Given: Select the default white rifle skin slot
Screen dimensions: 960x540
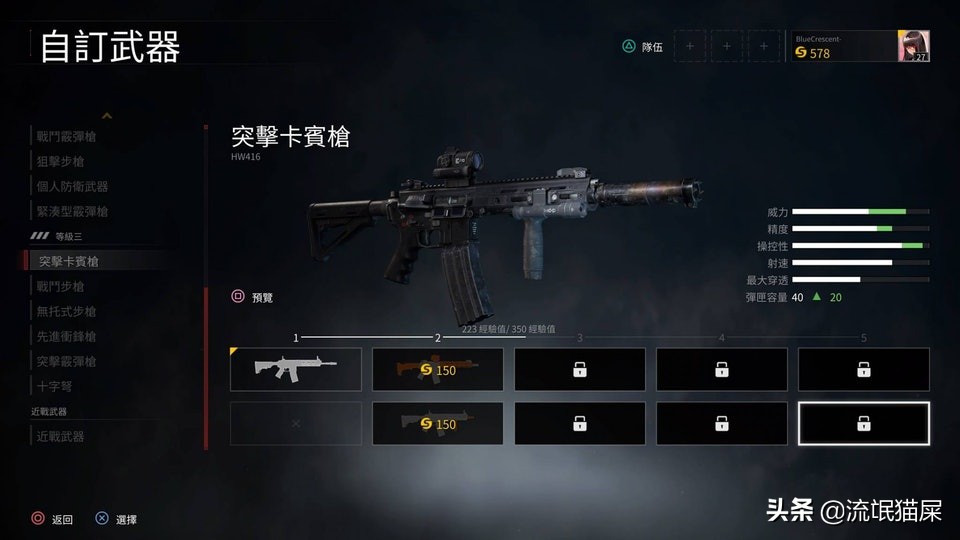Looking at the screenshot, I should 296,369.
